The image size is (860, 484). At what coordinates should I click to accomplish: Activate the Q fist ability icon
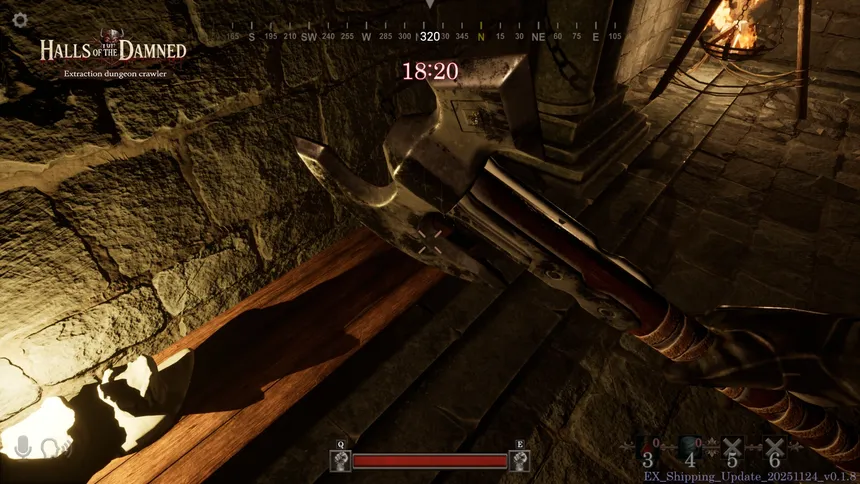click(x=340, y=461)
